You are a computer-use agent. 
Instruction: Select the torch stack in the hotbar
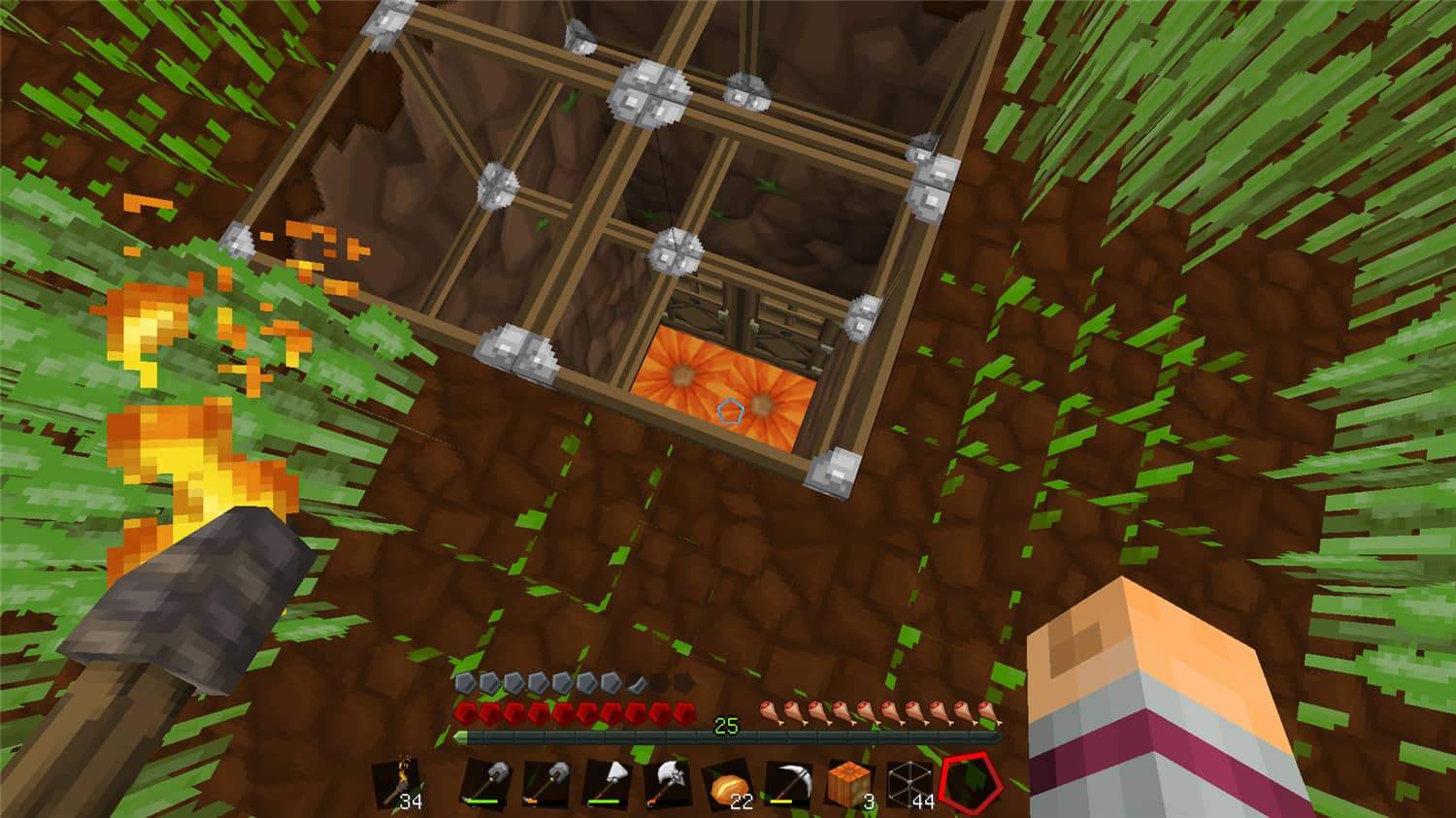pyautogui.click(x=399, y=782)
